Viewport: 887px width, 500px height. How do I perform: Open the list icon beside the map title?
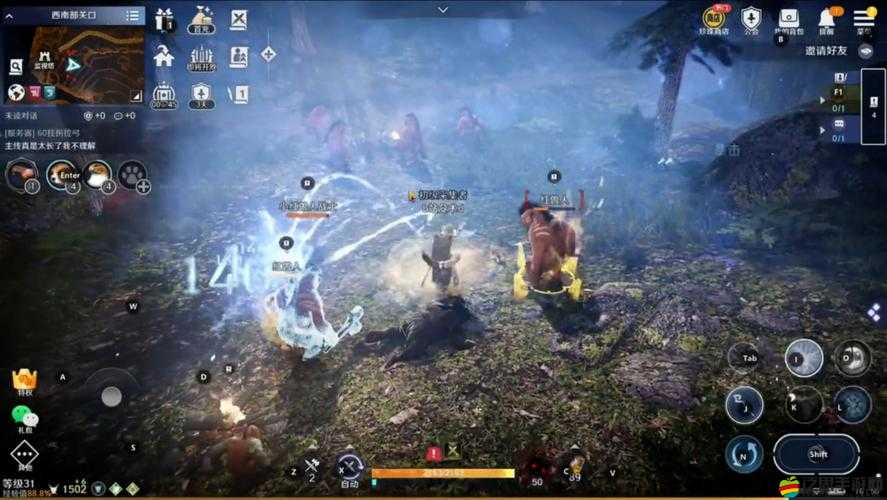click(x=133, y=15)
